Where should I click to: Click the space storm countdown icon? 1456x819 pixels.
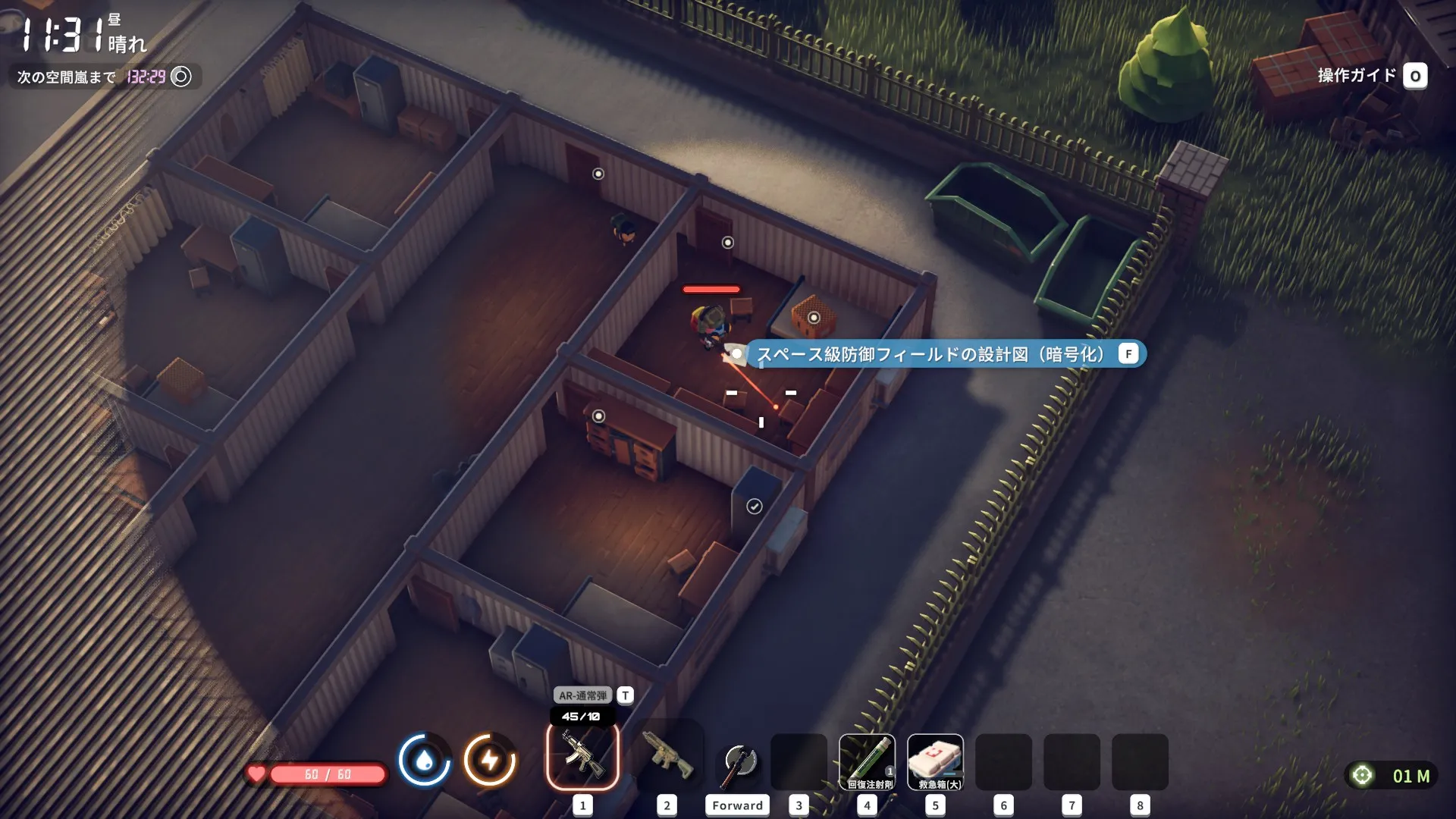click(181, 77)
